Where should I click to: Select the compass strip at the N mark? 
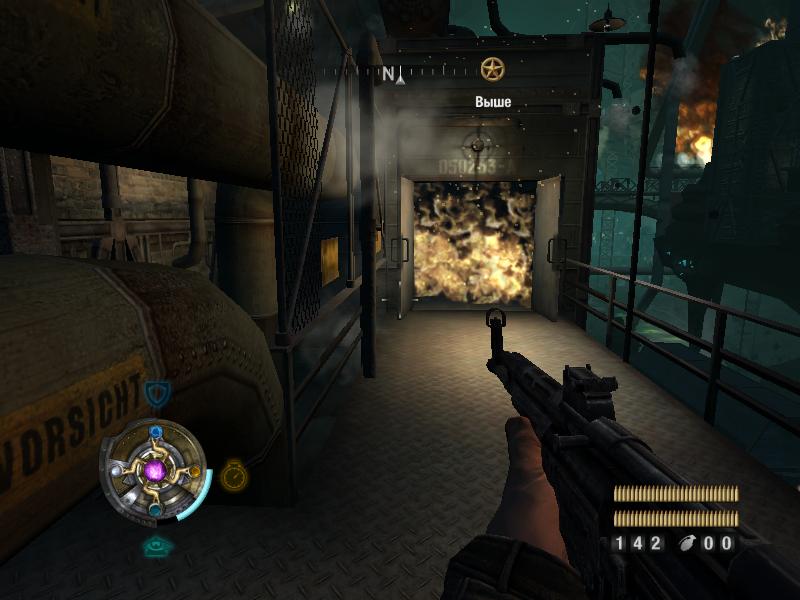coord(388,73)
